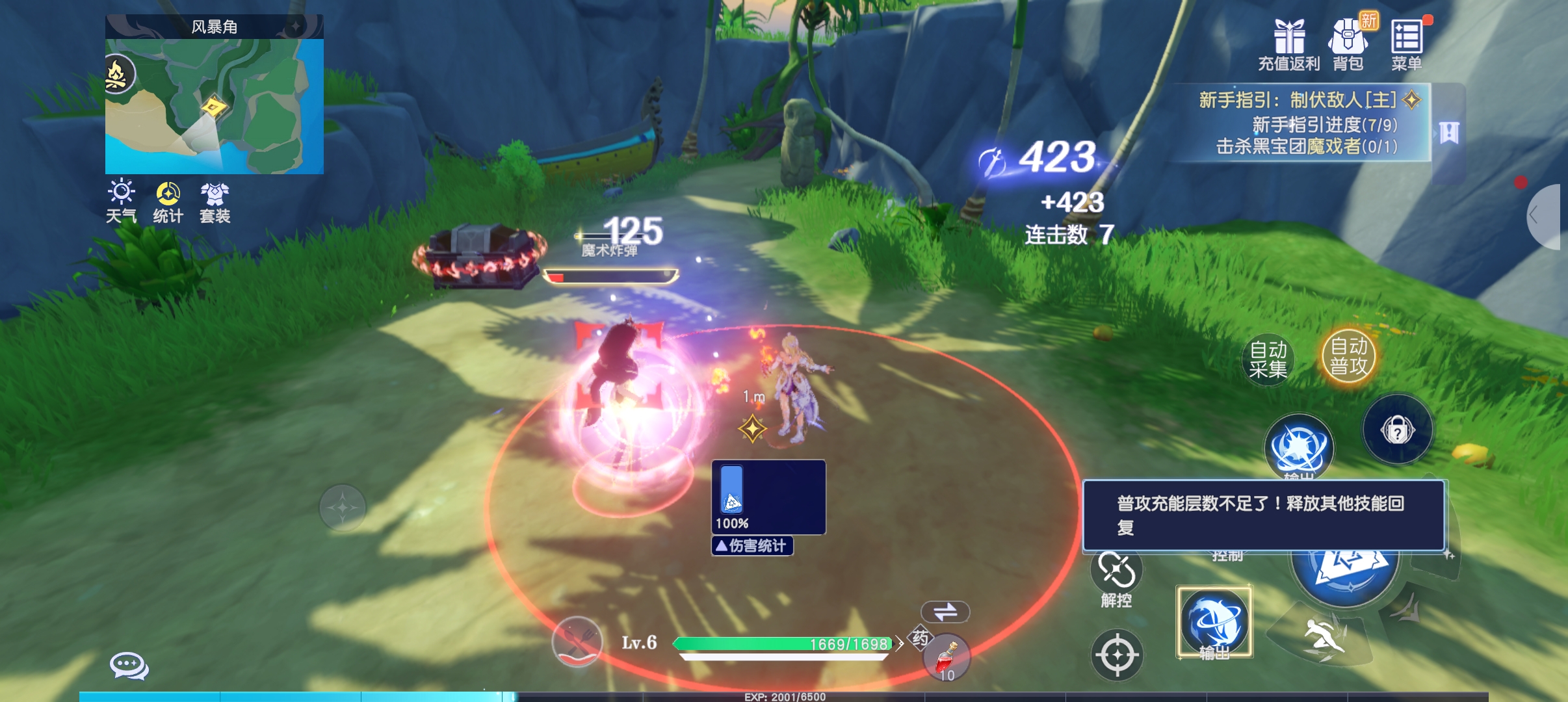1568x702 pixels.
Task: Activate the 解控 break-control skill
Action: click(1117, 578)
